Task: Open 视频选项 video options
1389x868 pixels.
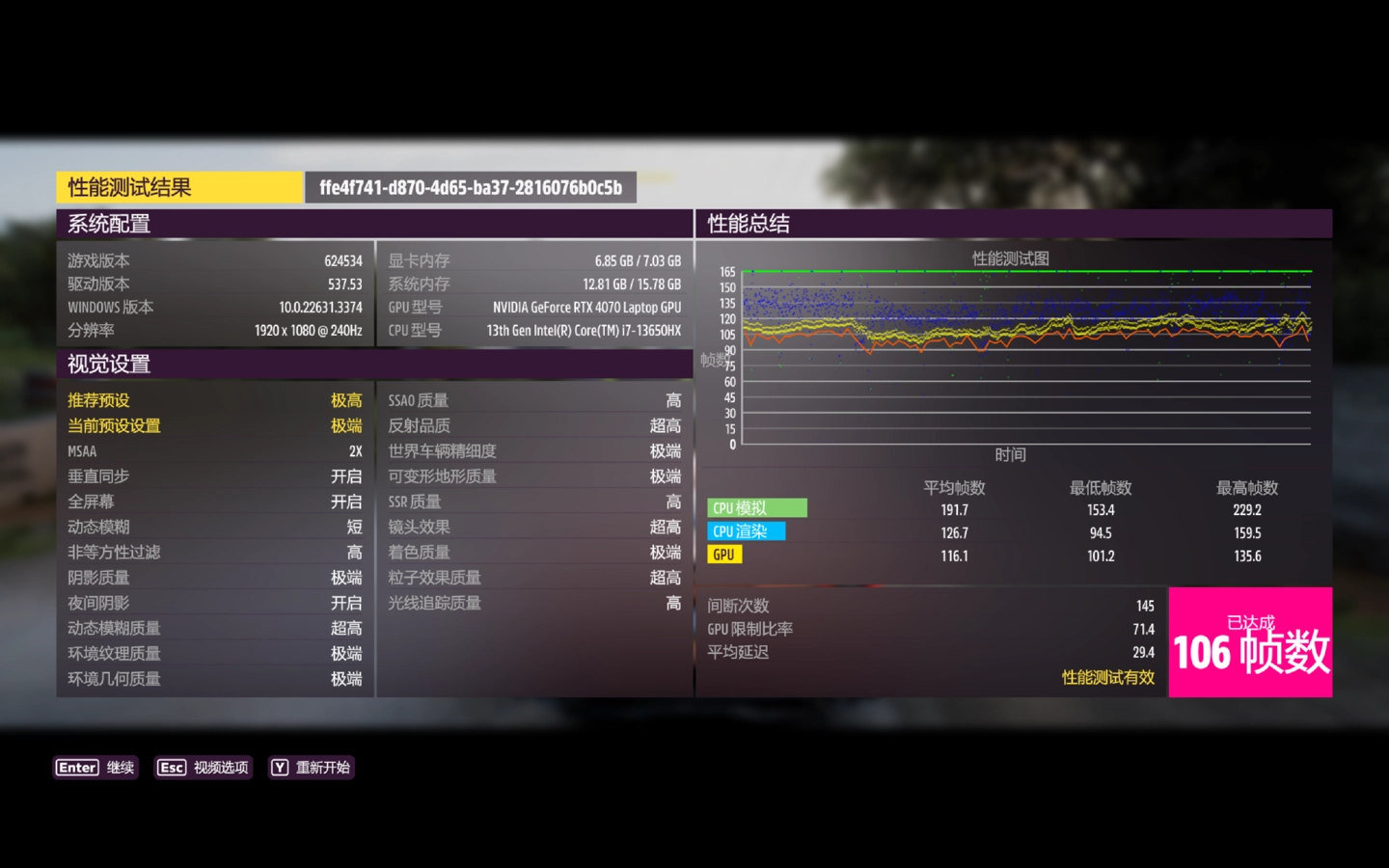Action: (204, 768)
